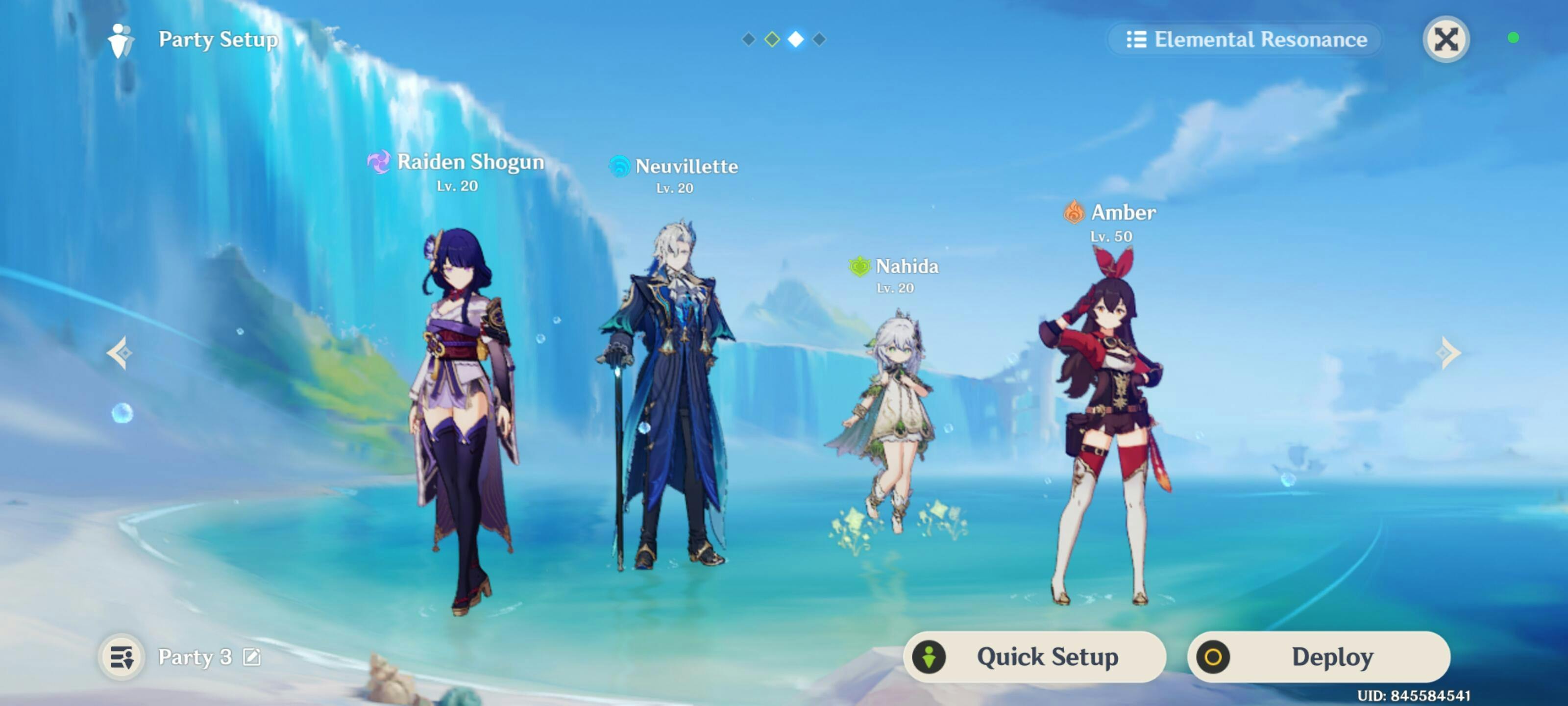Screen dimensions: 1568x706
Task: Switch to the previous party with left arrow
Action: point(119,353)
